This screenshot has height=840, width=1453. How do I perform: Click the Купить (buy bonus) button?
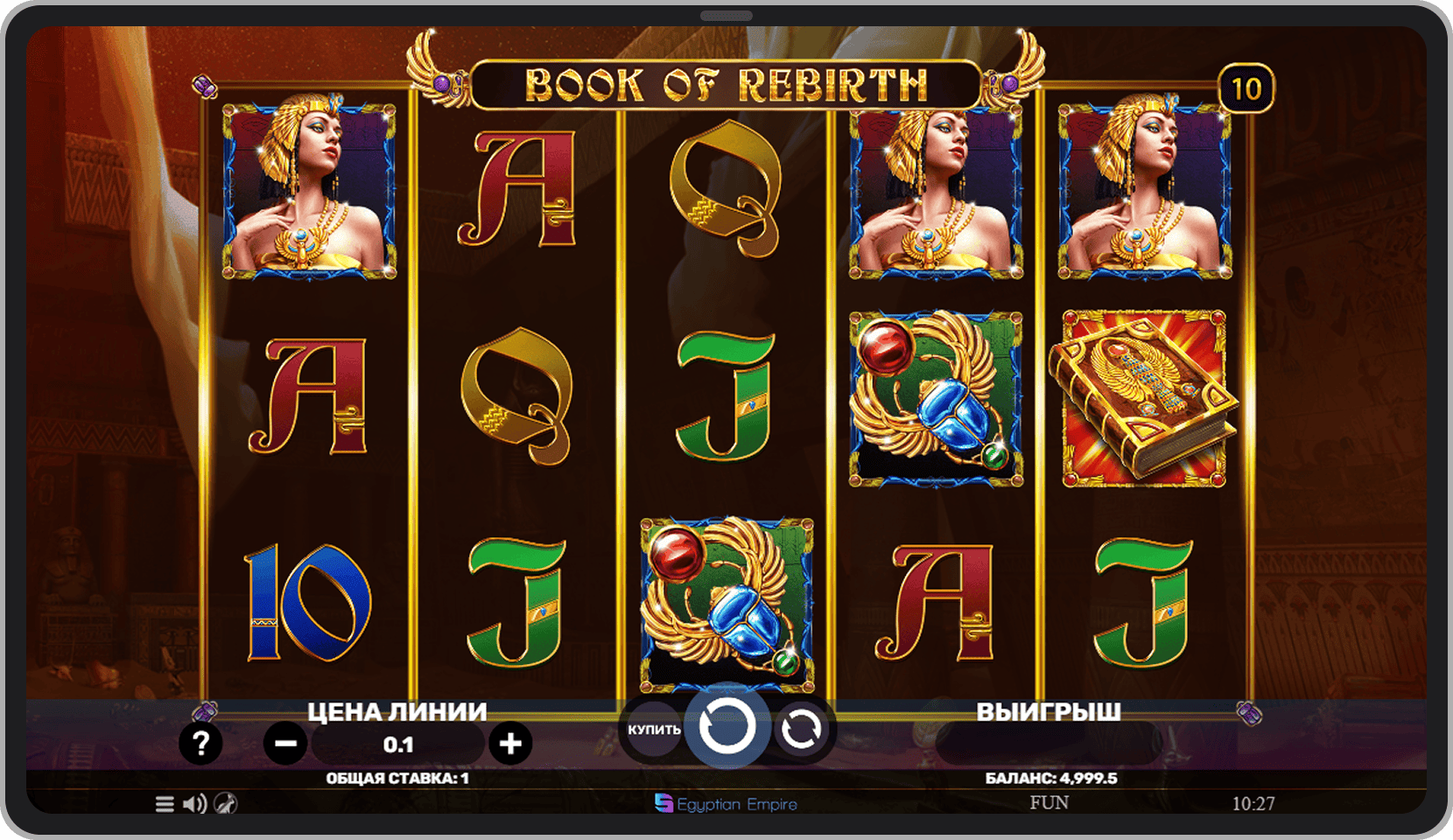point(653,729)
